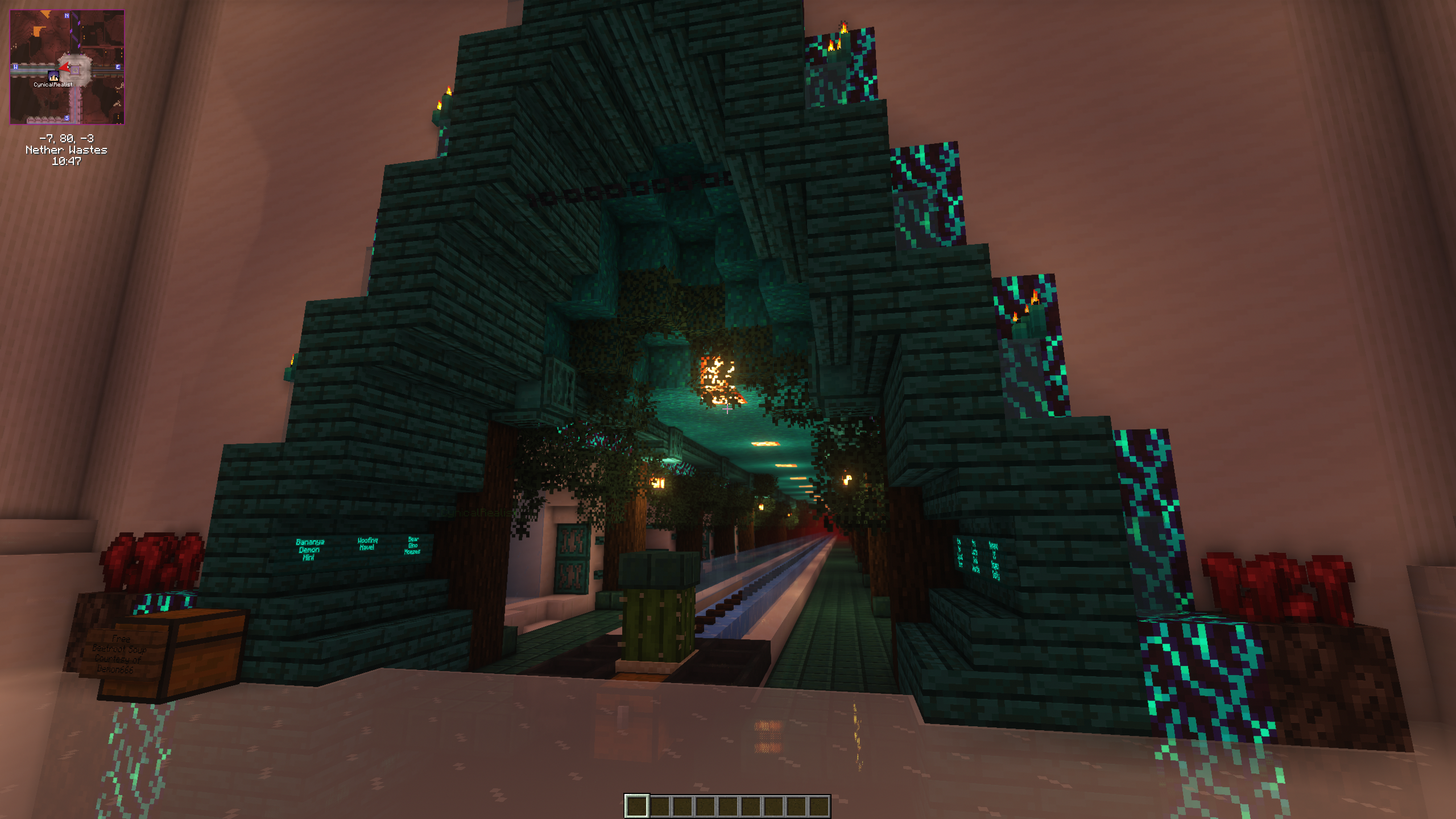Image resolution: width=1456 pixels, height=819 pixels.
Task: Select the highlighted first hotbar slot
Action: coord(636,805)
